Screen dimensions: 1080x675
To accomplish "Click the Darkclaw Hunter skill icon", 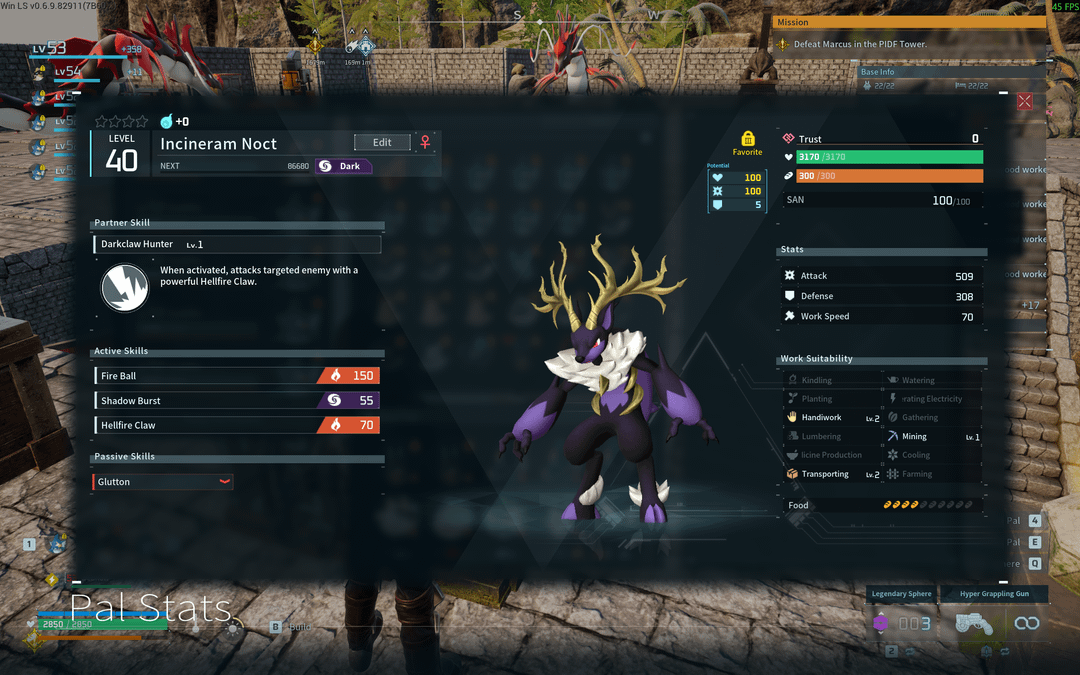I will [x=125, y=288].
